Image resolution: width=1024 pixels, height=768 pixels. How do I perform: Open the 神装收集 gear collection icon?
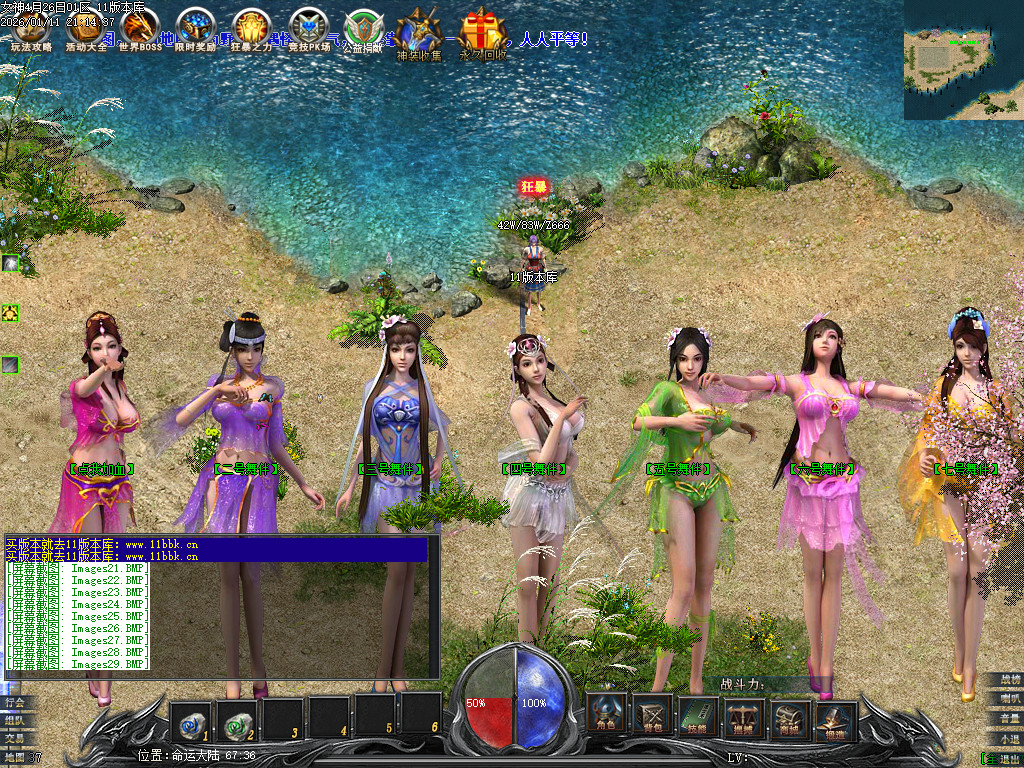point(418,35)
